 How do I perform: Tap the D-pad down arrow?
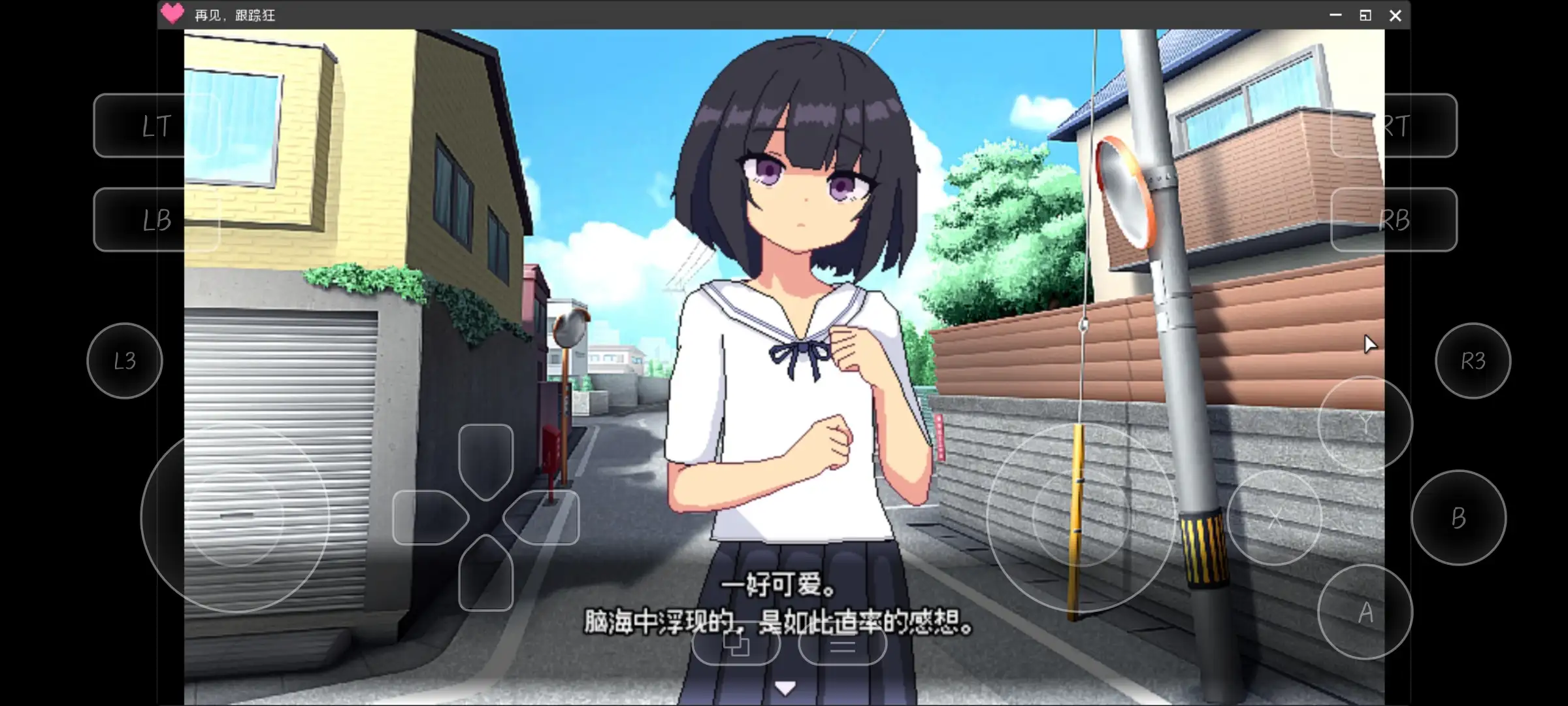485,575
